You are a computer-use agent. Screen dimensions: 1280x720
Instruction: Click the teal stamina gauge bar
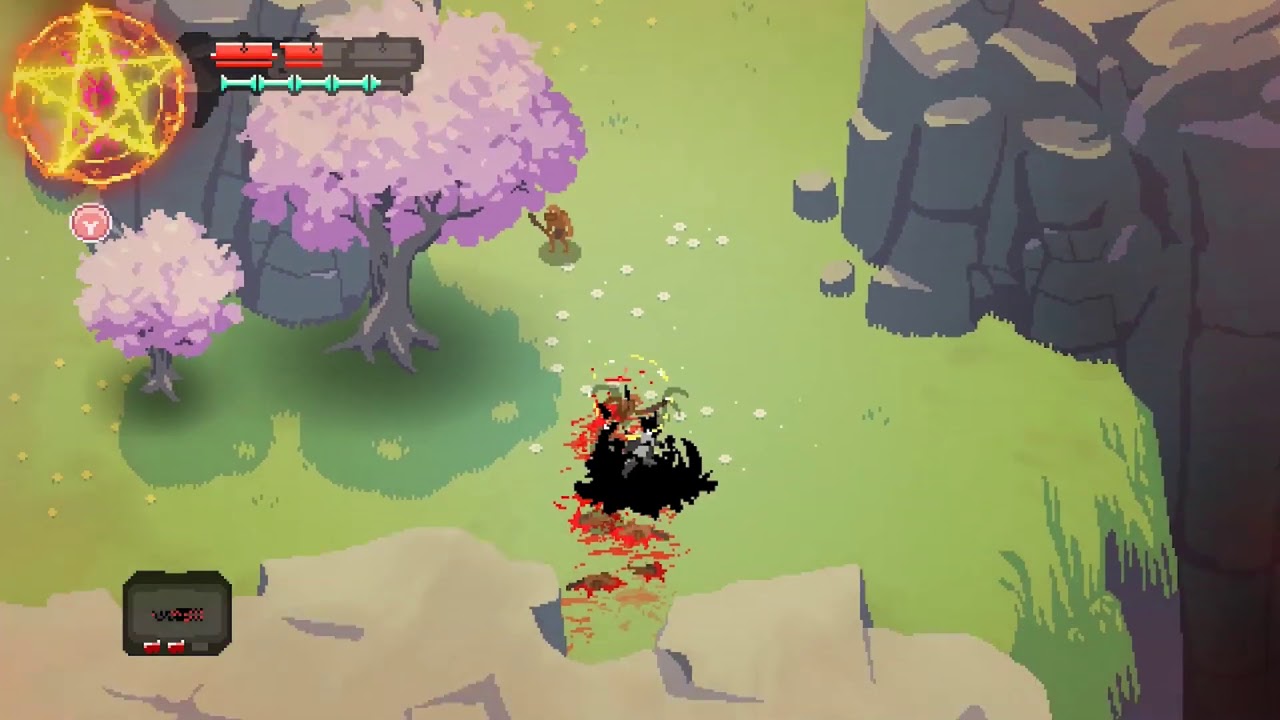tap(300, 82)
